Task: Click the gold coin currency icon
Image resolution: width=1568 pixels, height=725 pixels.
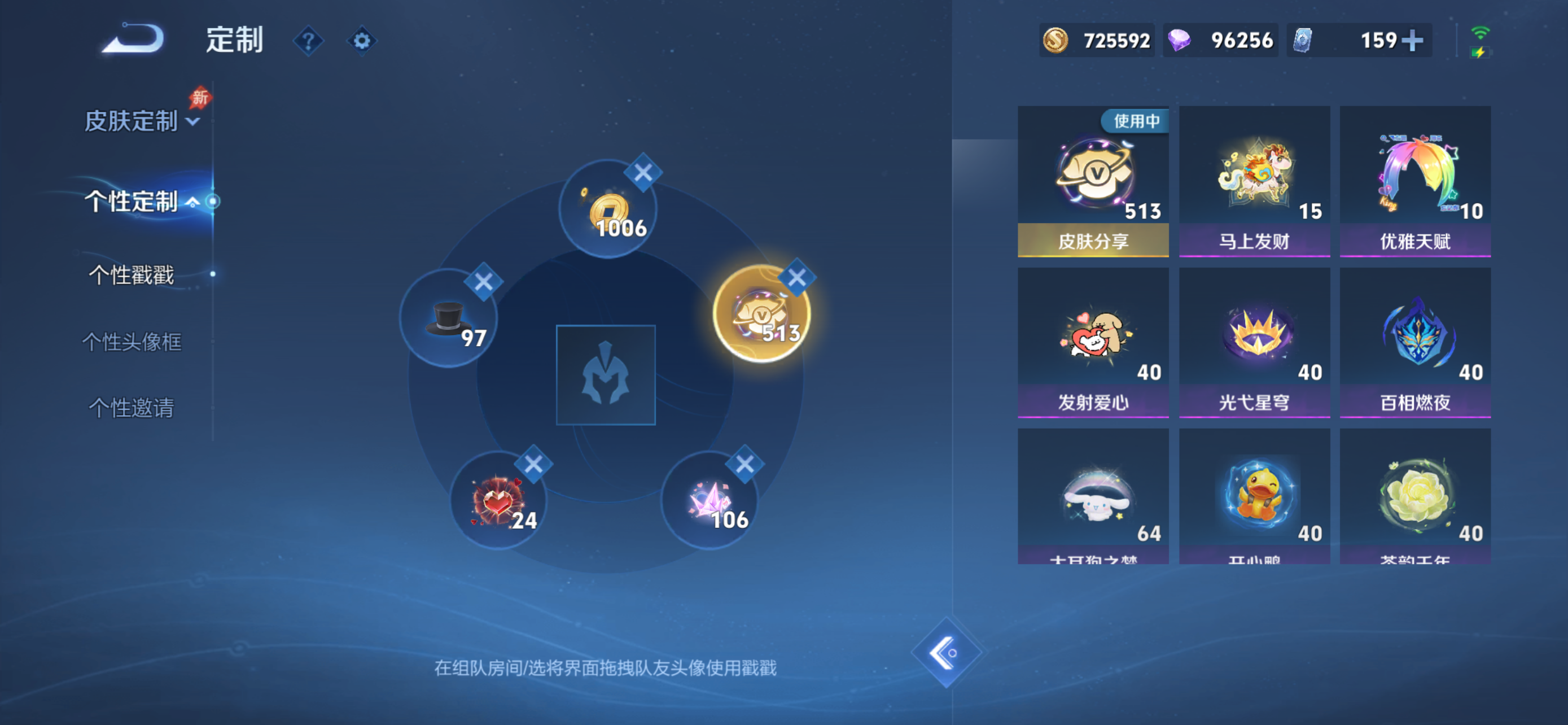Action: point(1055,40)
